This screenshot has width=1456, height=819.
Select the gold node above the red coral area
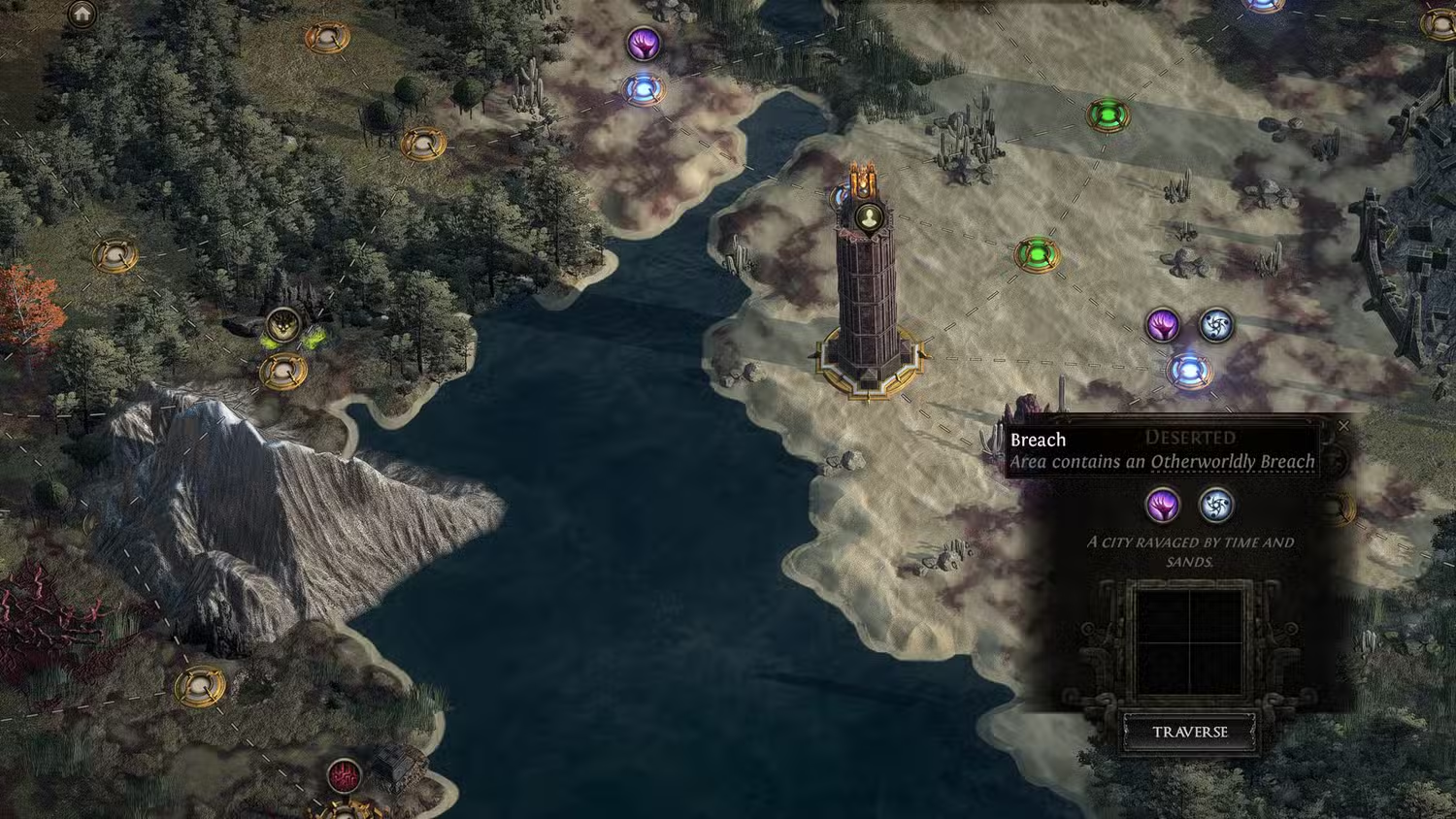point(199,686)
